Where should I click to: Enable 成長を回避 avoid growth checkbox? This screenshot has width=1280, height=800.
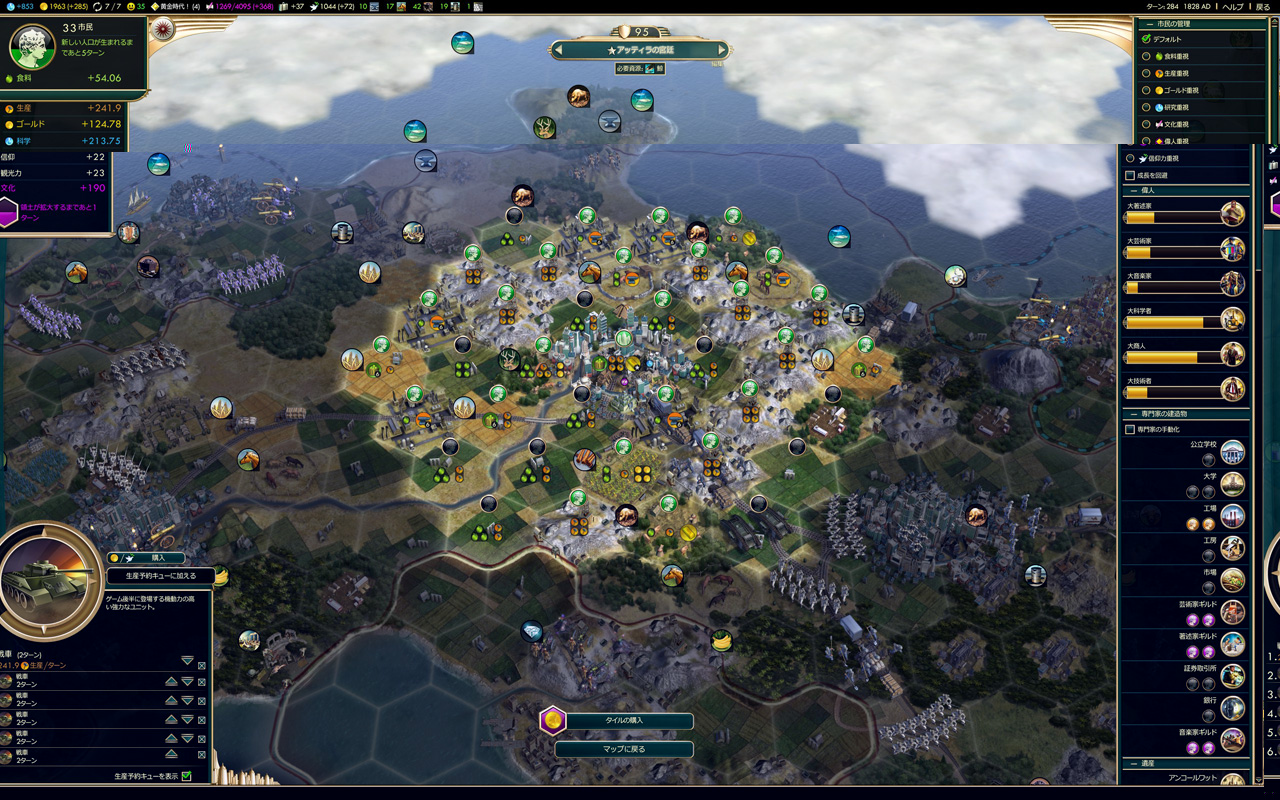pyautogui.click(x=1131, y=175)
